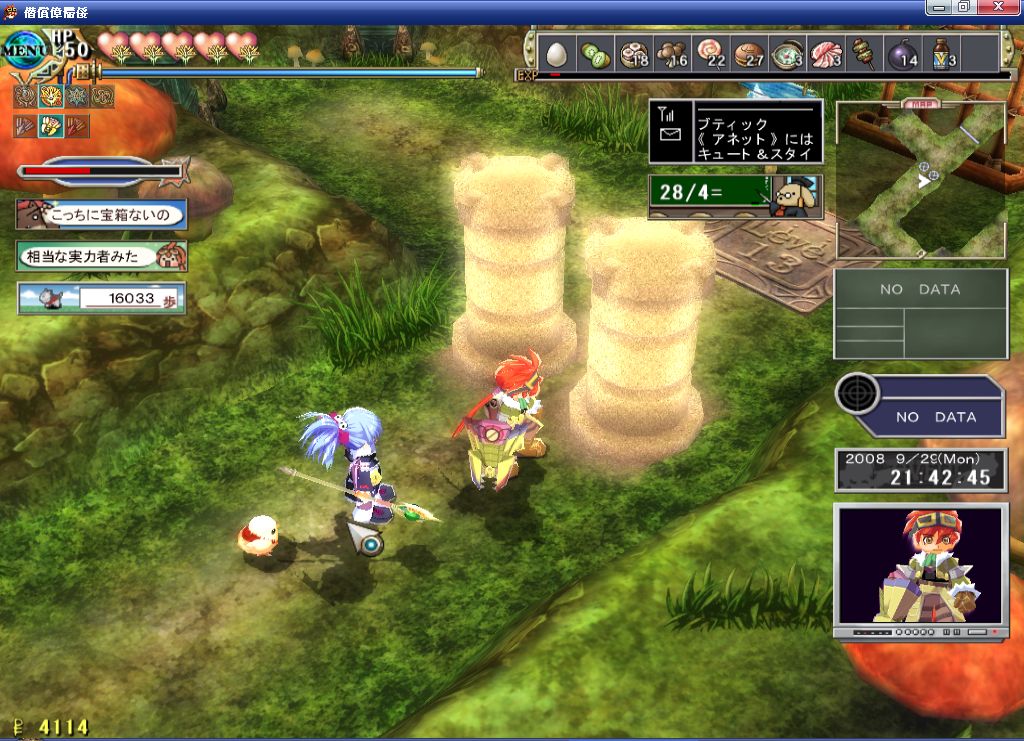
Task: Choose the pink swirl lollipop item
Action: coord(709,53)
